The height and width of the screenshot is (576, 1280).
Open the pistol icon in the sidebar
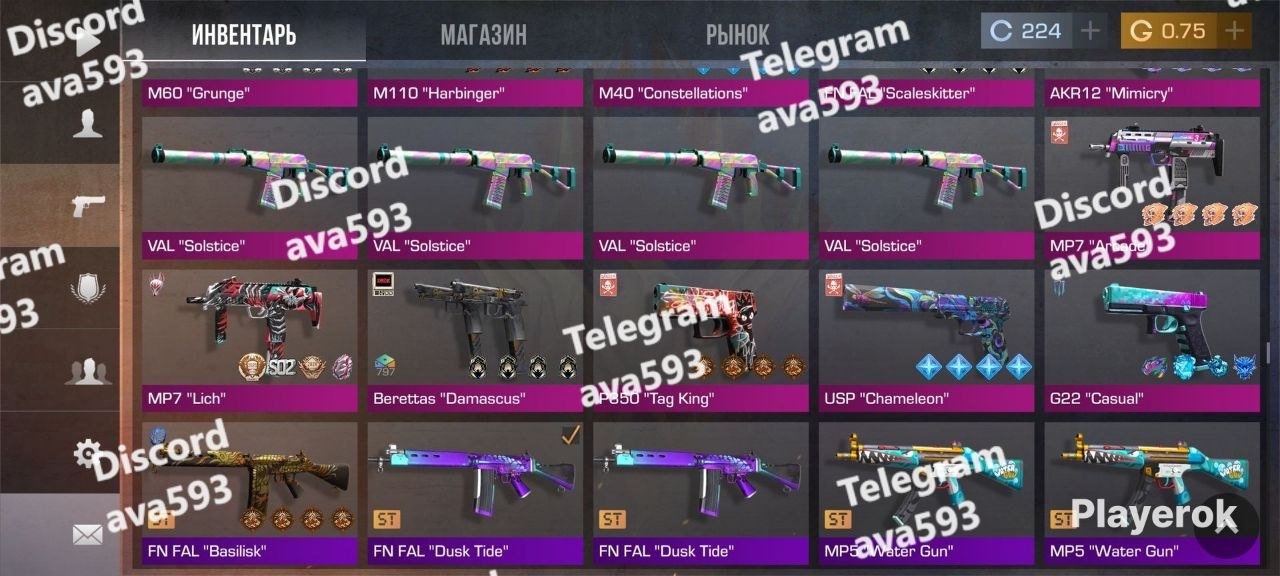pyautogui.click(x=88, y=206)
